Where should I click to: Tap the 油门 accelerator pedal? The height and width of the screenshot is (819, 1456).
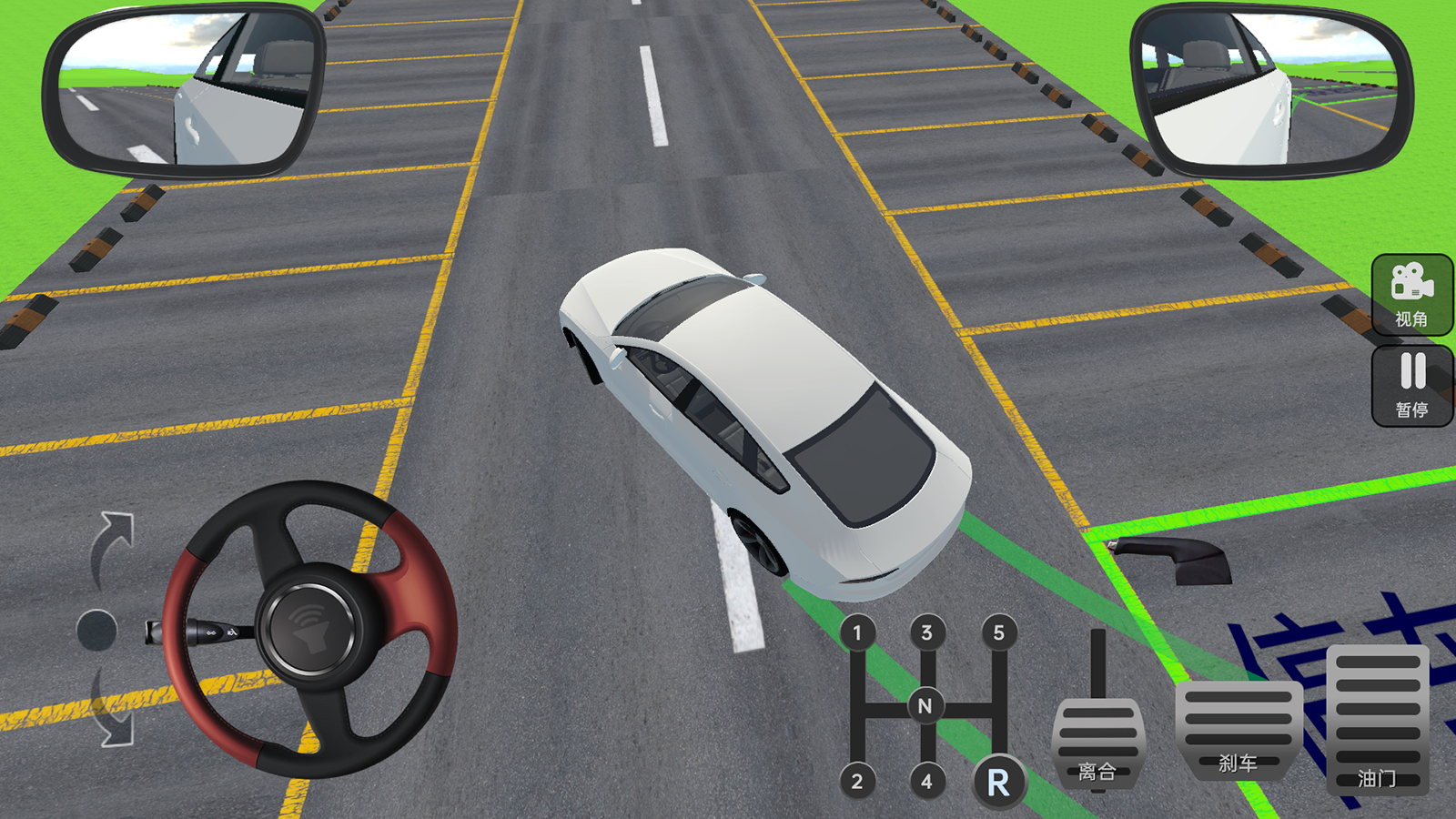[x=1377, y=719]
